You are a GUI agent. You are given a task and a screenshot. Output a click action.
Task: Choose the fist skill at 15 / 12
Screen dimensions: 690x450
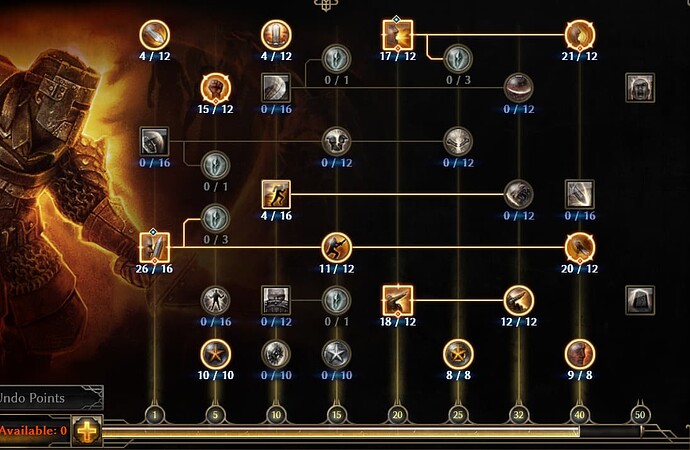pos(215,87)
